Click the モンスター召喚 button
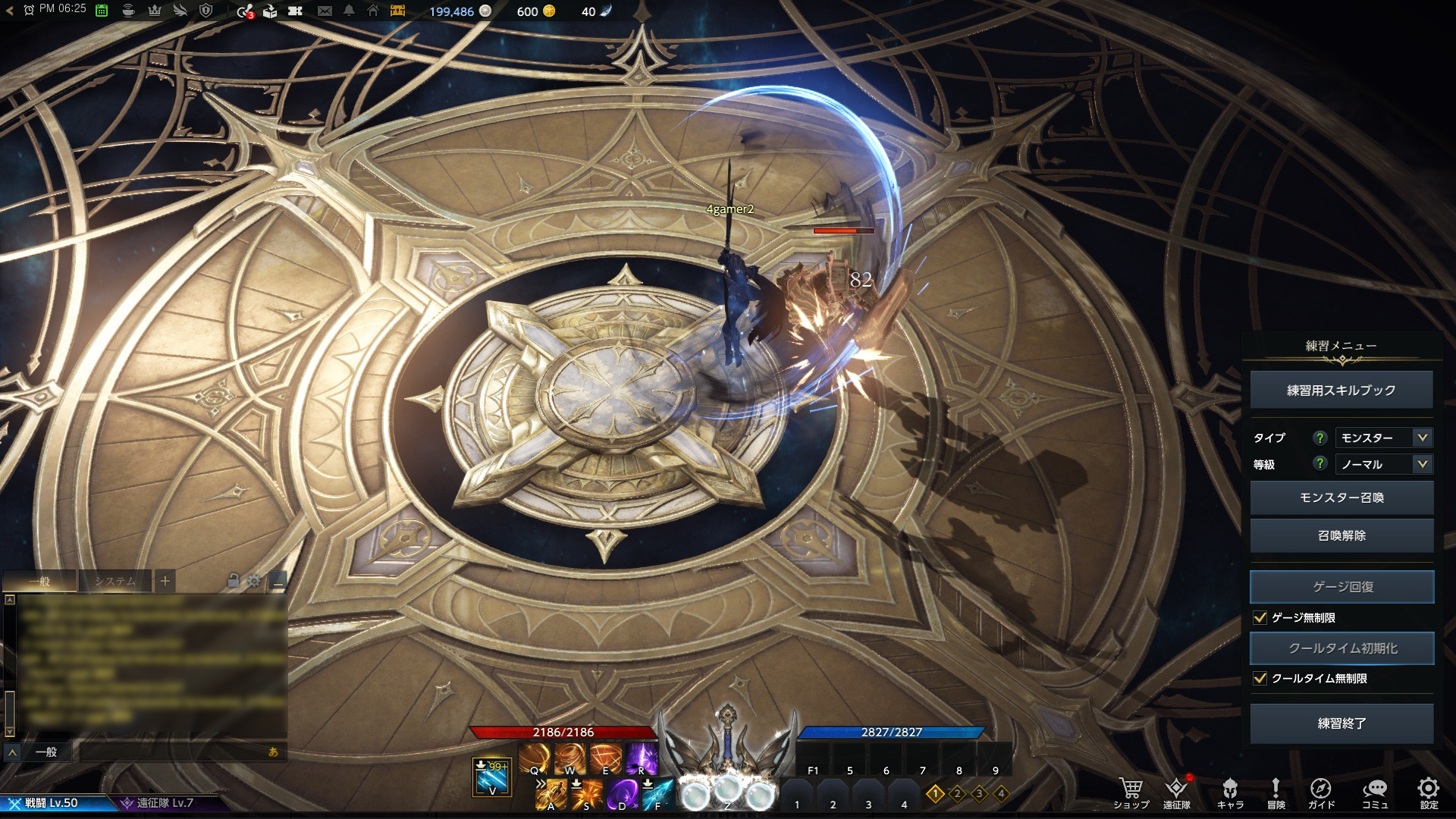 point(1341,497)
